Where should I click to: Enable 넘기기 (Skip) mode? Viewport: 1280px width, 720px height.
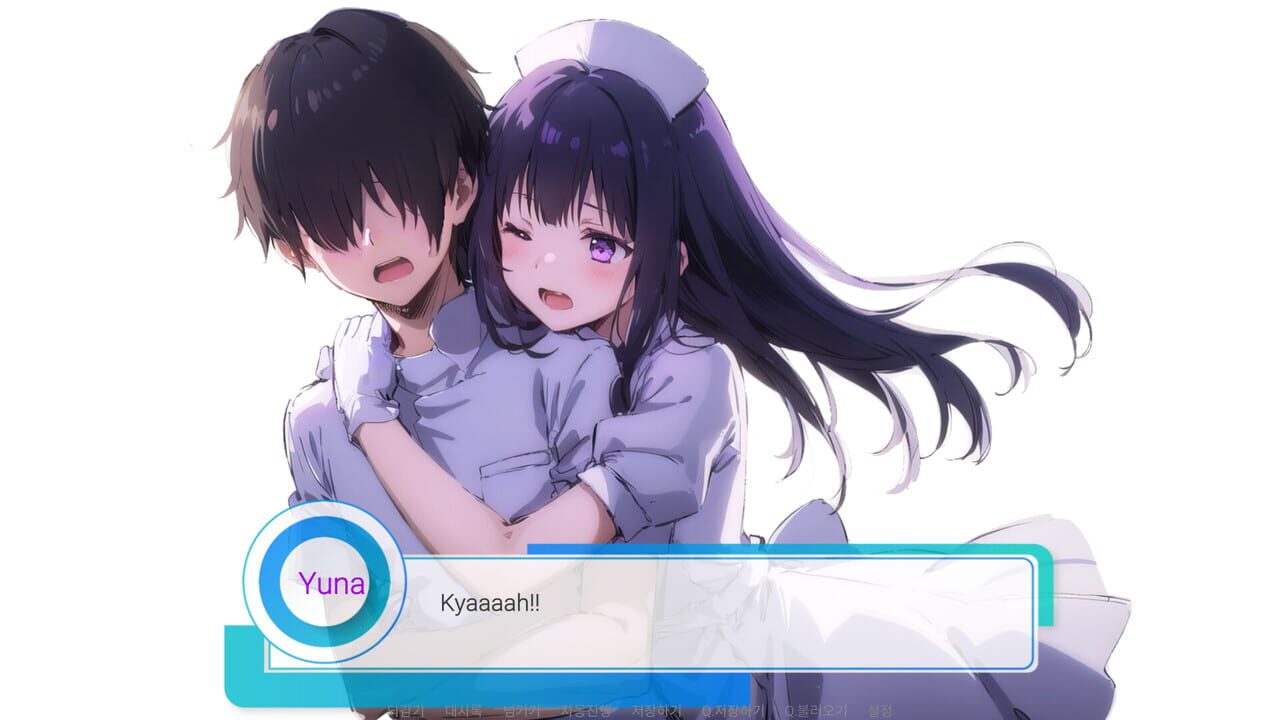click(522, 710)
